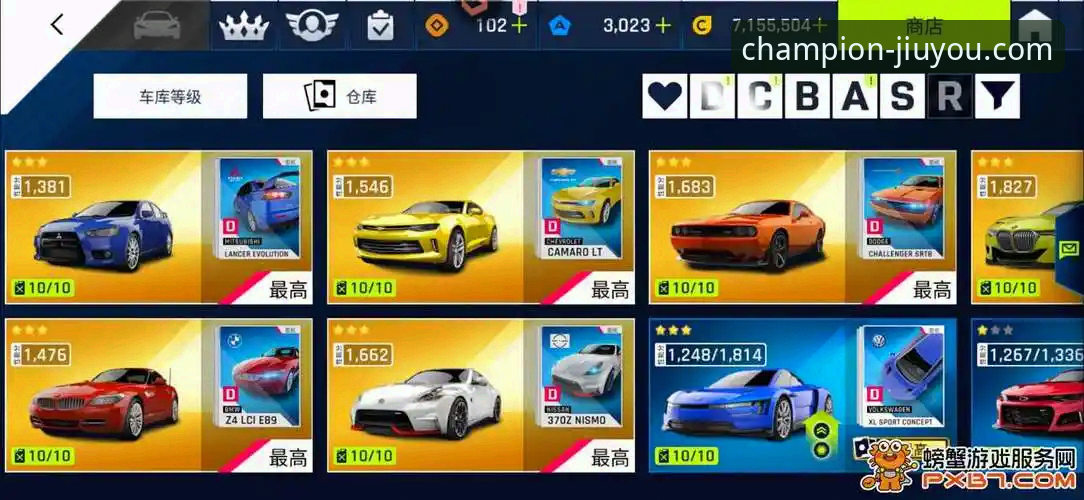The height and width of the screenshot is (500, 1084).
Task: Open the funnel filter options
Action: click(x=996, y=97)
